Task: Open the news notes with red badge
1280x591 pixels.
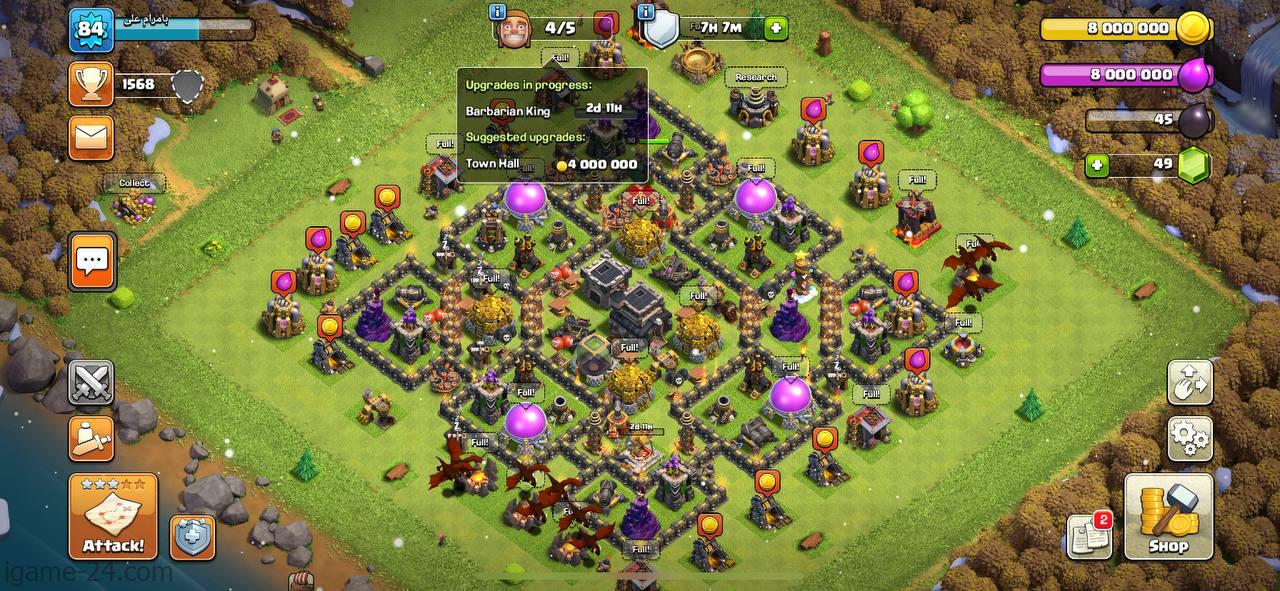Action: (x=1089, y=535)
